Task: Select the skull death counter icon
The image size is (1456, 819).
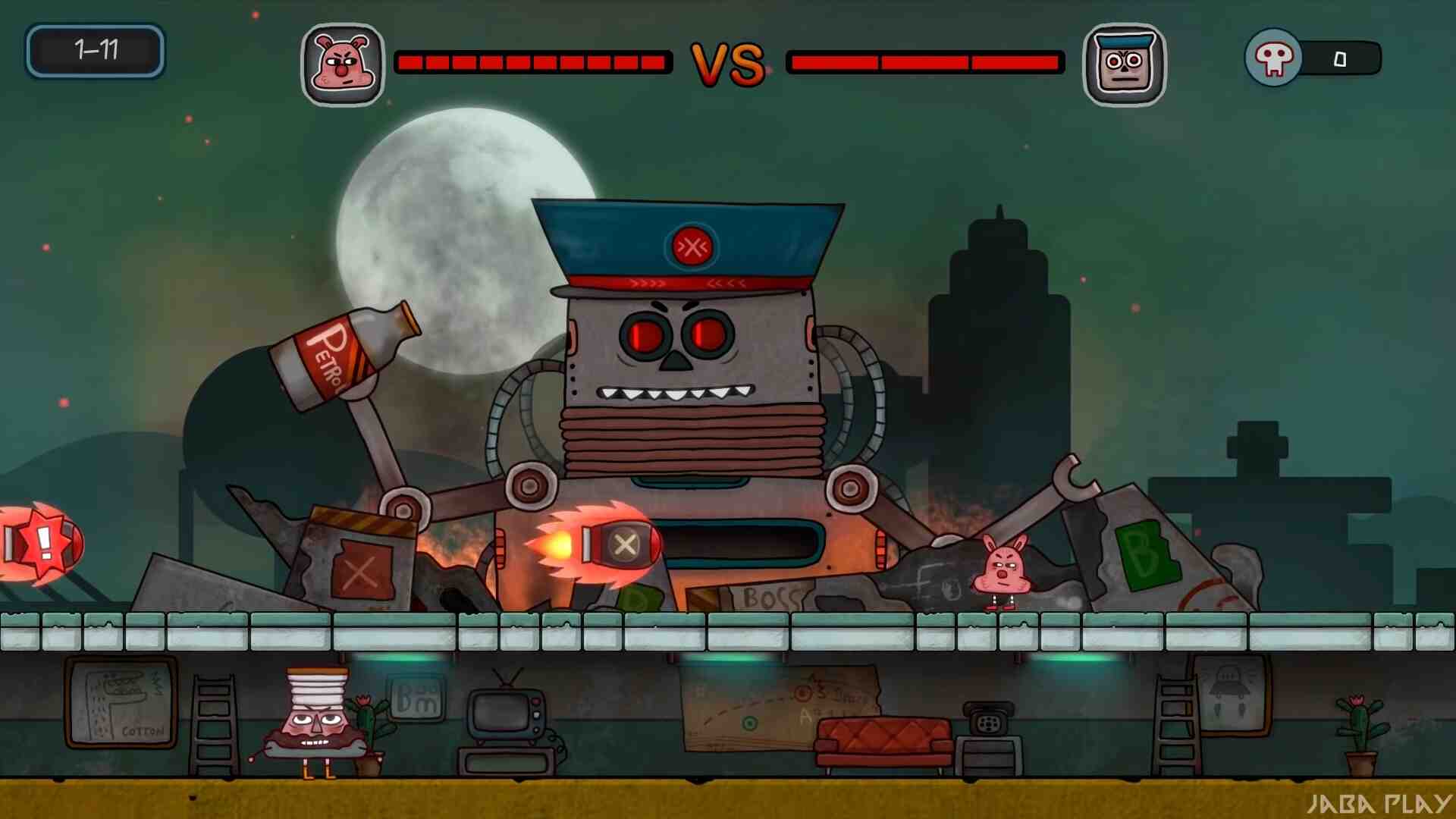Action: (1274, 58)
